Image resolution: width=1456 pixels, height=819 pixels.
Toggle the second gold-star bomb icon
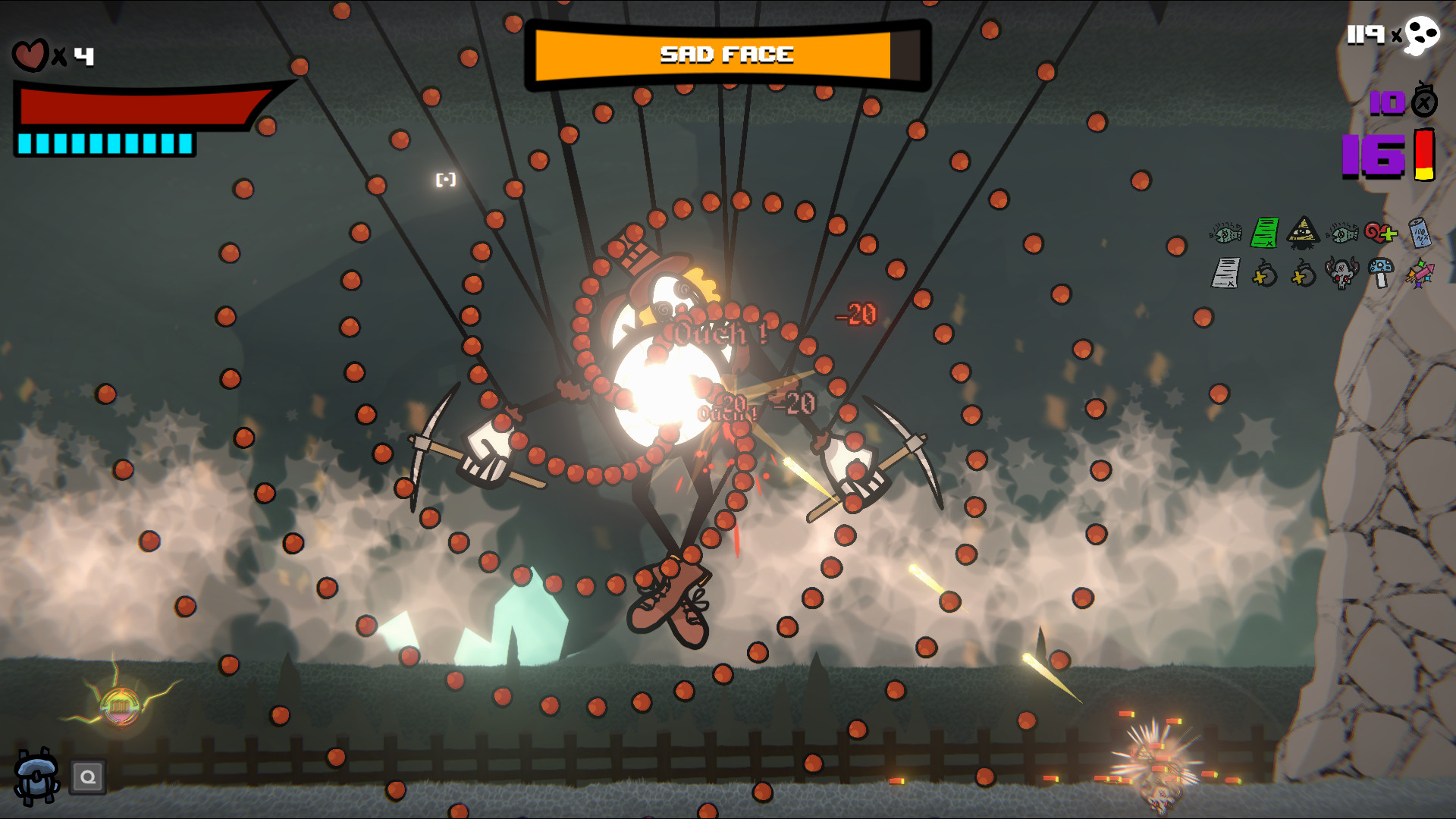1303,275
